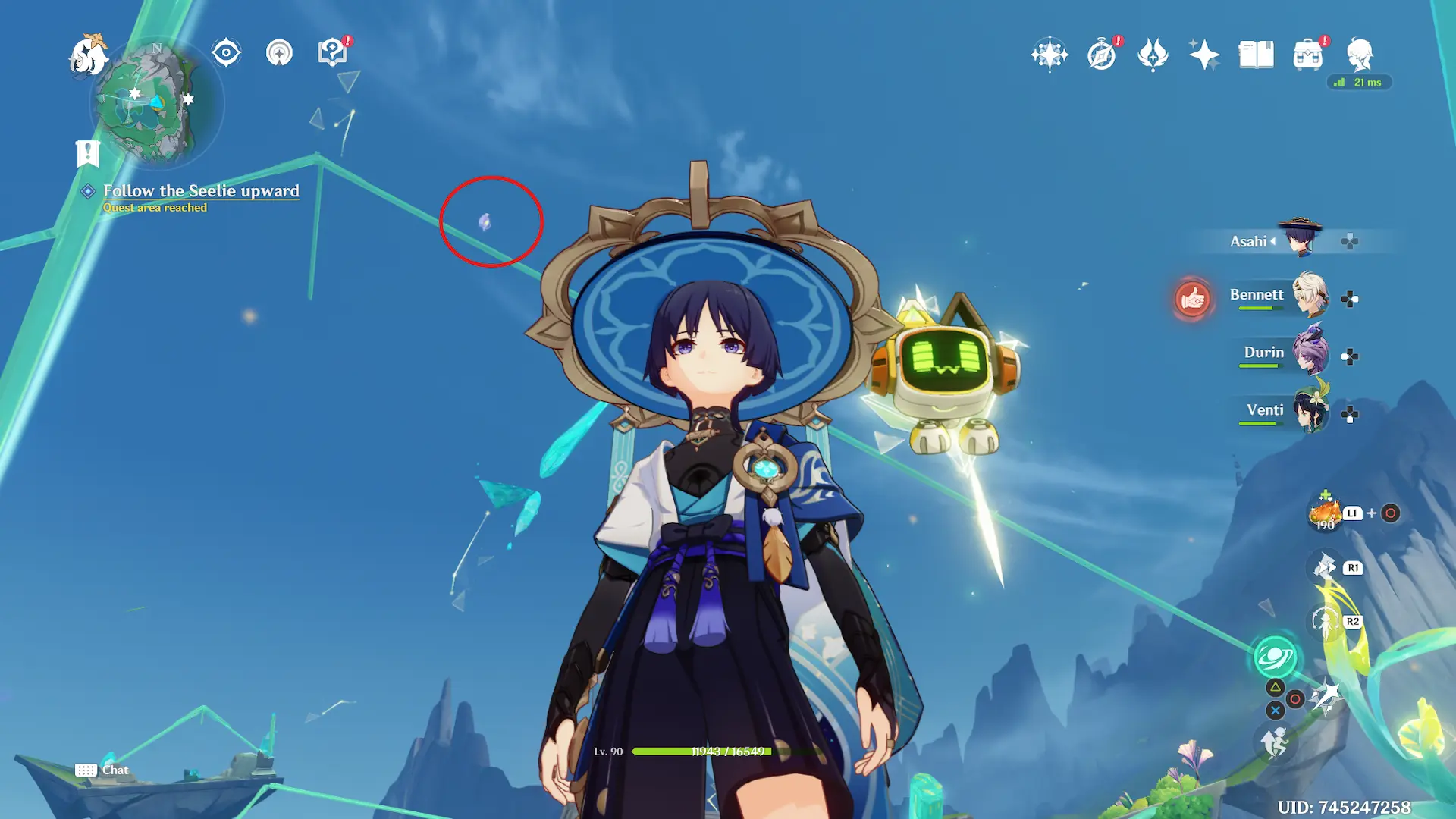The width and height of the screenshot is (1456, 819).
Task: Open the events sparkle star icon
Action: [1204, 55]
